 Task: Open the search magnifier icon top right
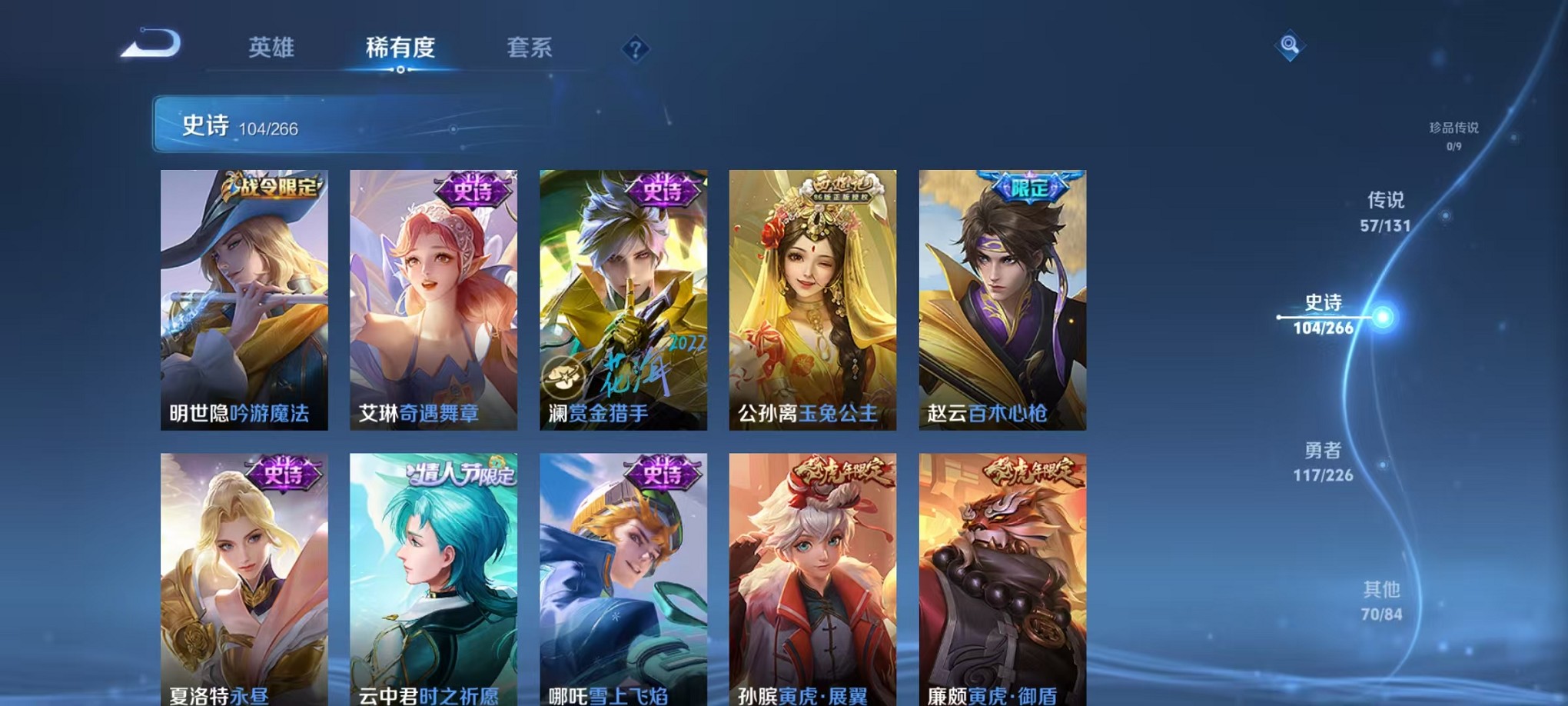(1288, 45)
